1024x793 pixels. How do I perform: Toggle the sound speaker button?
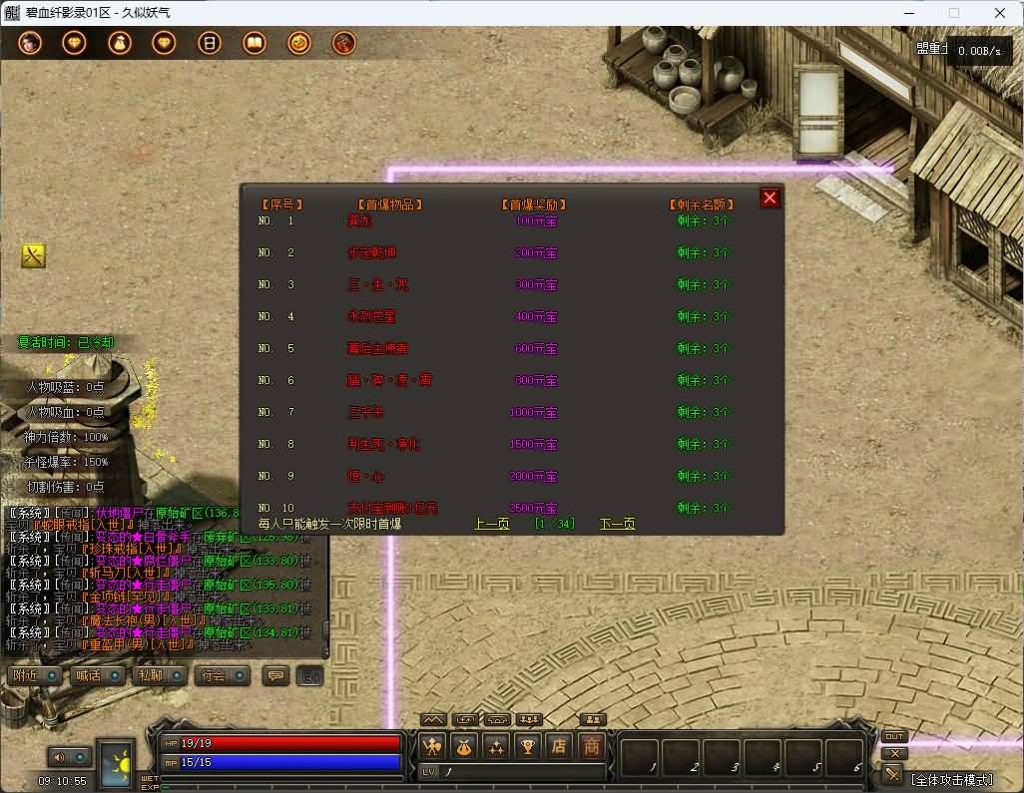click(x=62, y=757)
